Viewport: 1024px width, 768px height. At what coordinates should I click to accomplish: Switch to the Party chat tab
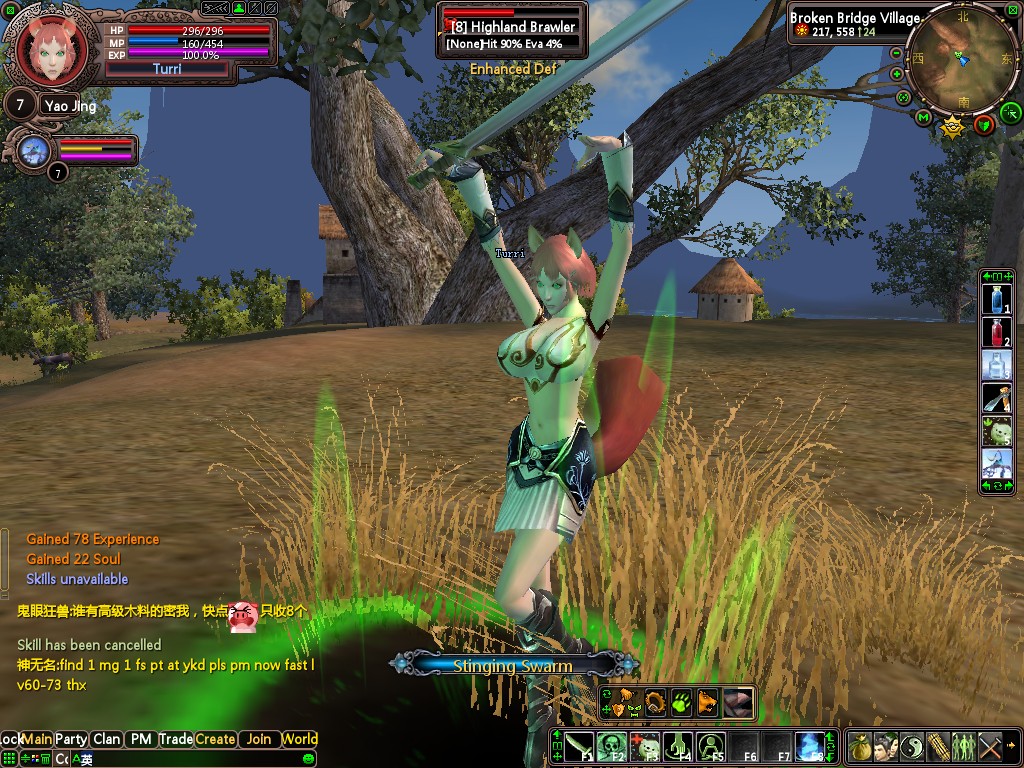[x=71, y=739]
